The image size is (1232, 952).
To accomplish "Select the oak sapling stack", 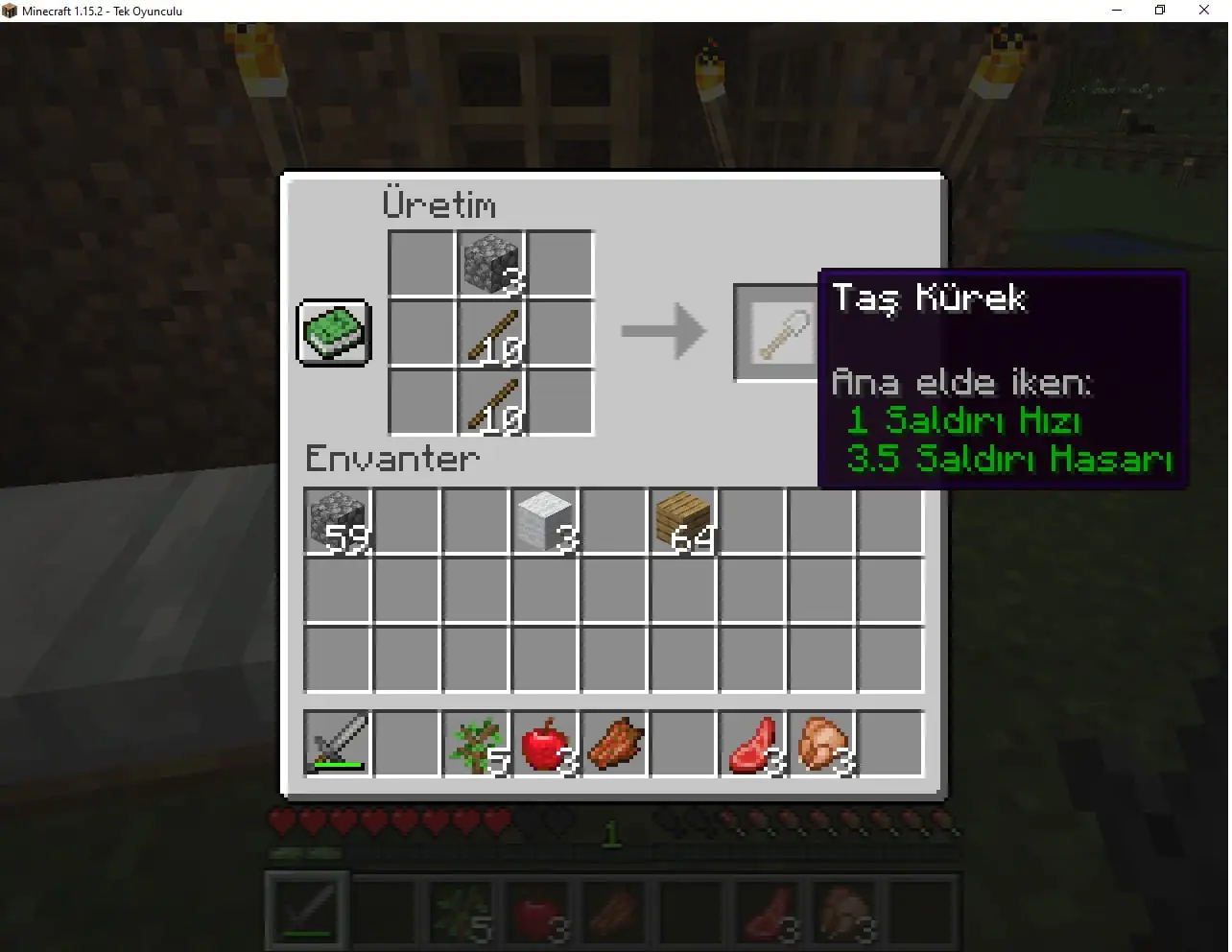I will [x=475, y=744].
